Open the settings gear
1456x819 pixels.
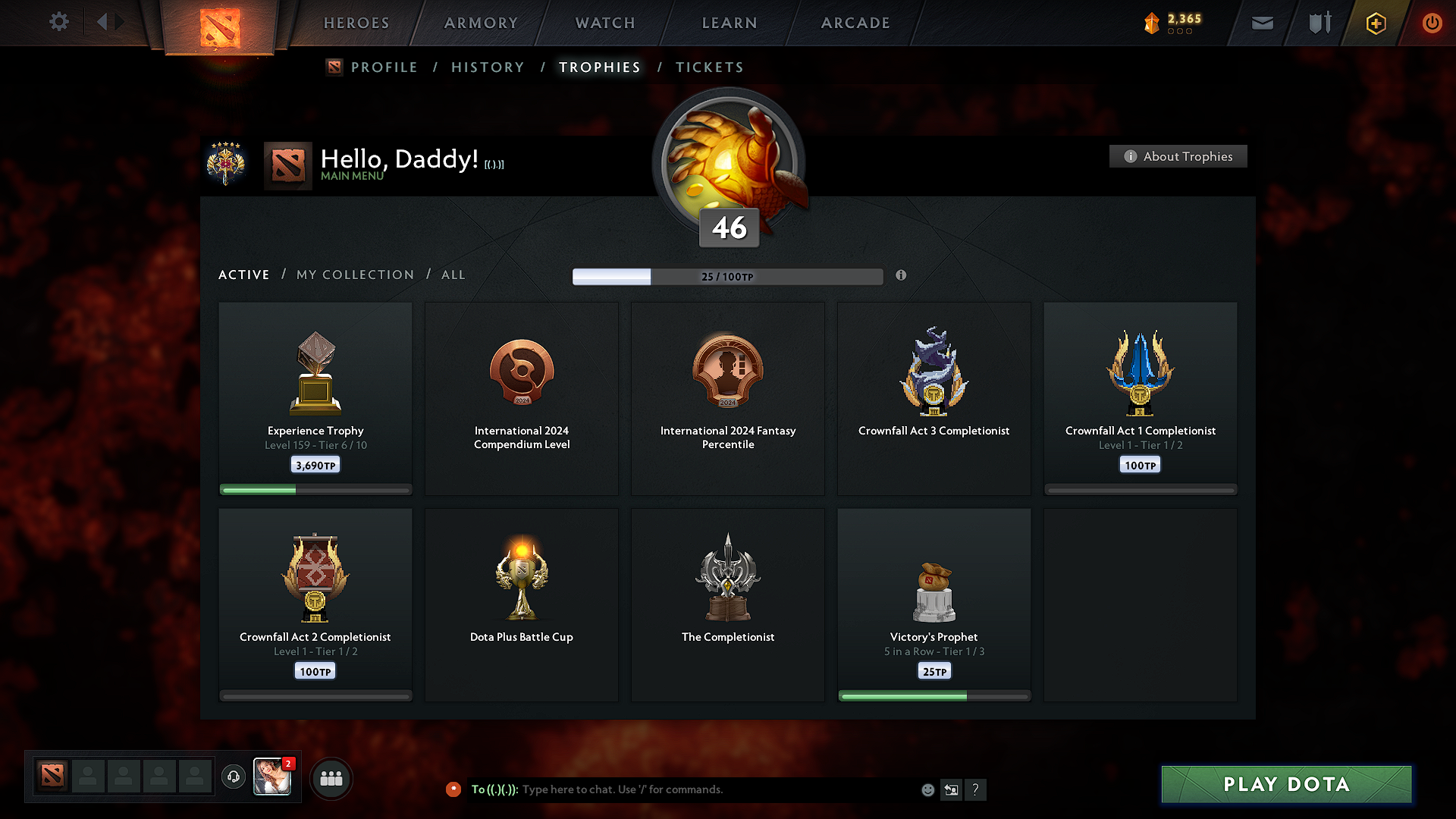[x=59, y=22]
